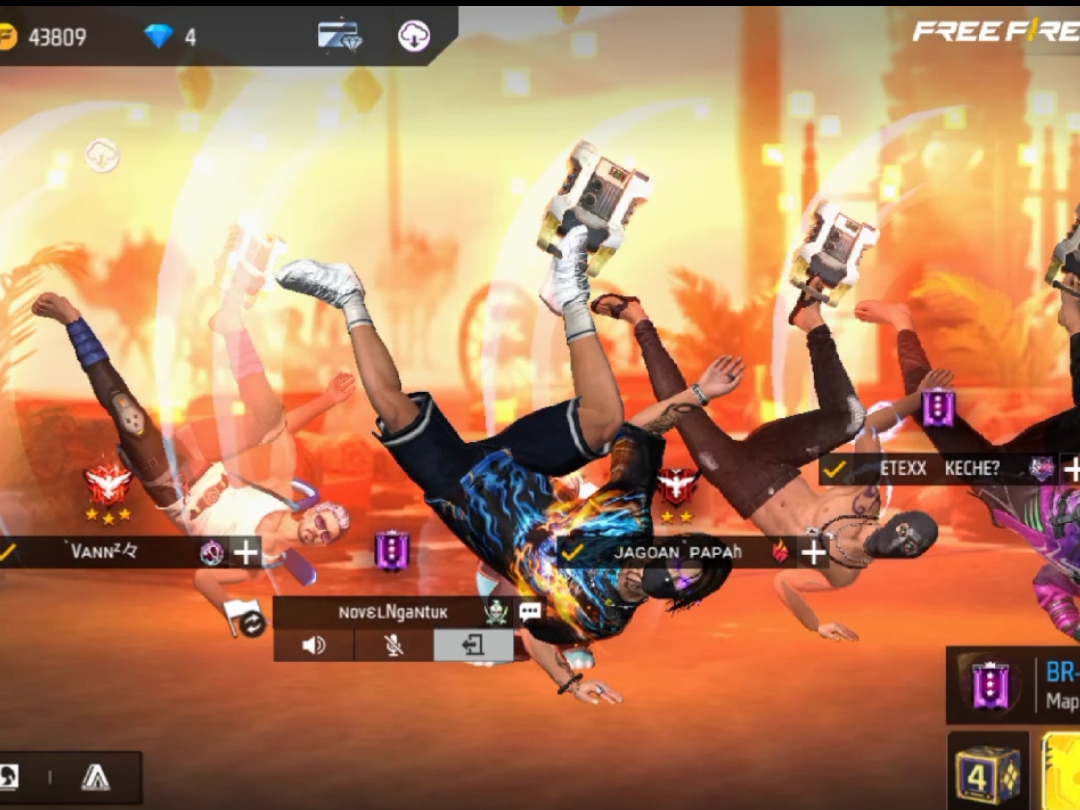
Task: Toggle the muted microphone button
Action: [394, 645]
